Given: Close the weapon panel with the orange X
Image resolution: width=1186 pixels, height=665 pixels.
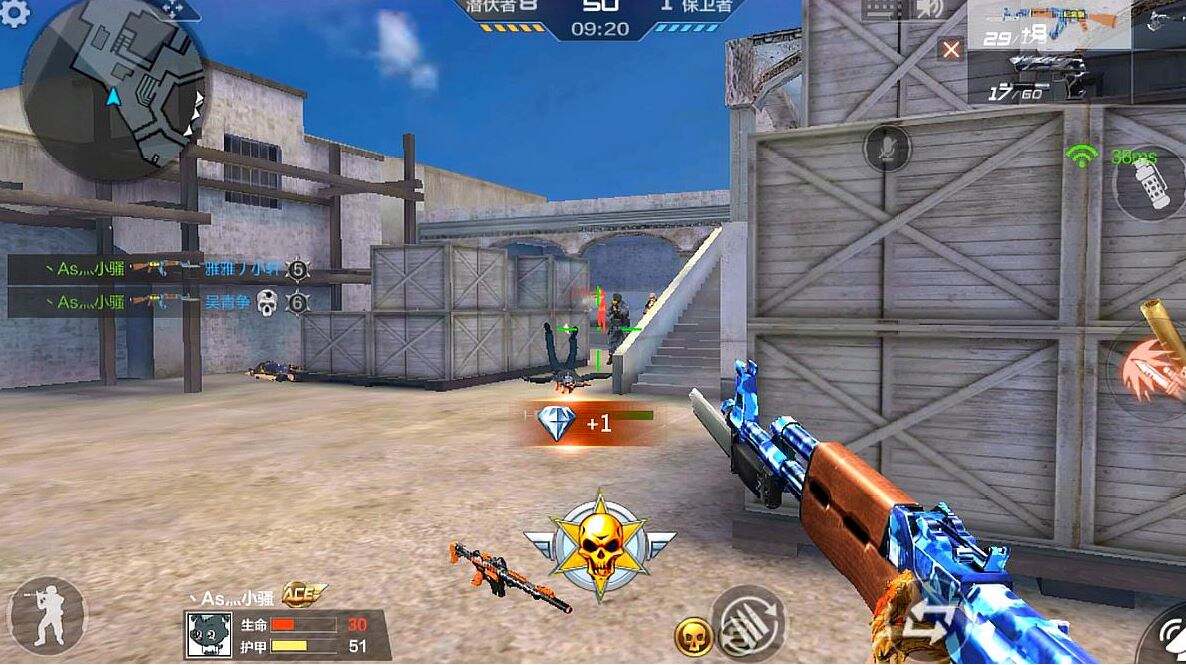Looking at the screenshot, I should tap(951, 49).
